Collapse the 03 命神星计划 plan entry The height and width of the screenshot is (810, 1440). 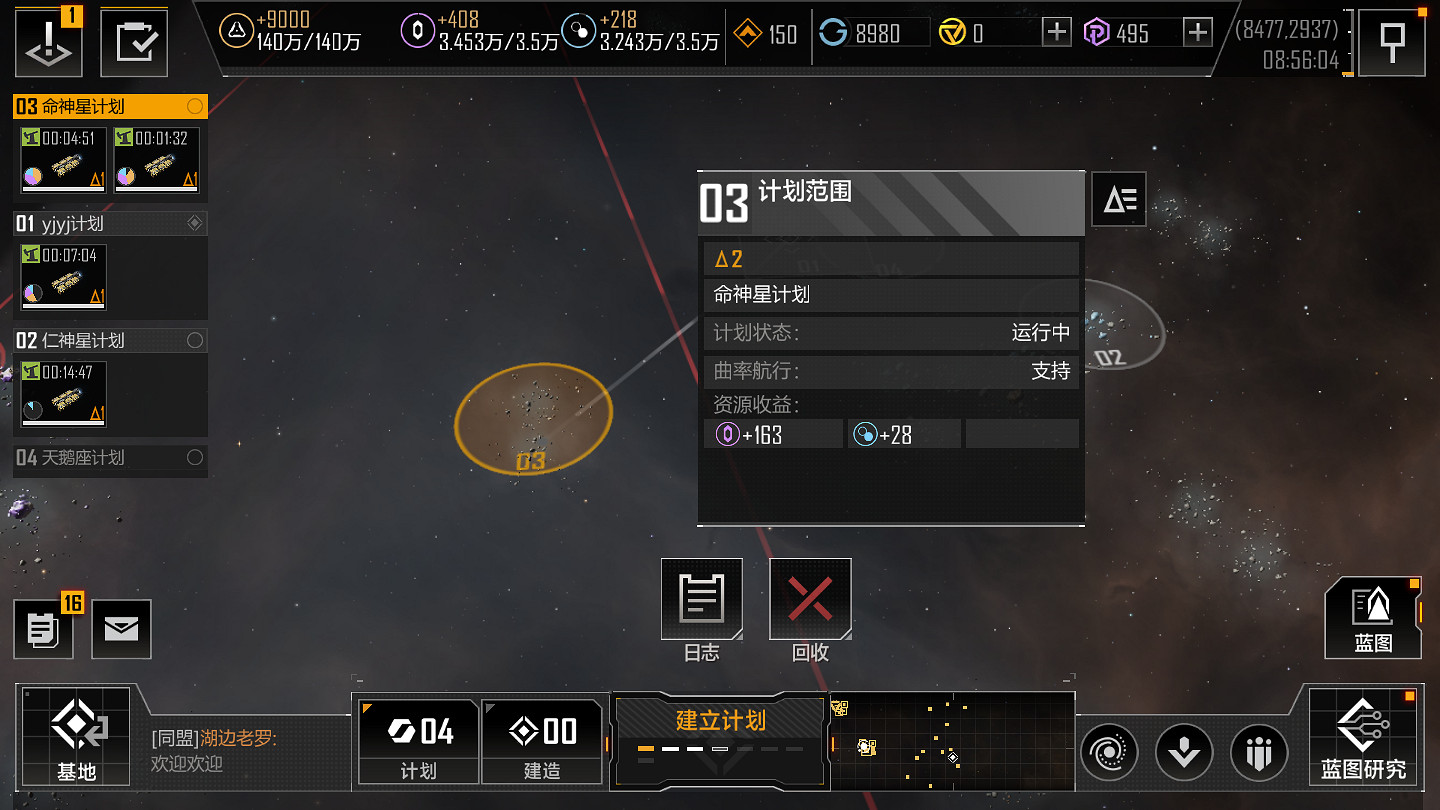[x=100, y=106]
